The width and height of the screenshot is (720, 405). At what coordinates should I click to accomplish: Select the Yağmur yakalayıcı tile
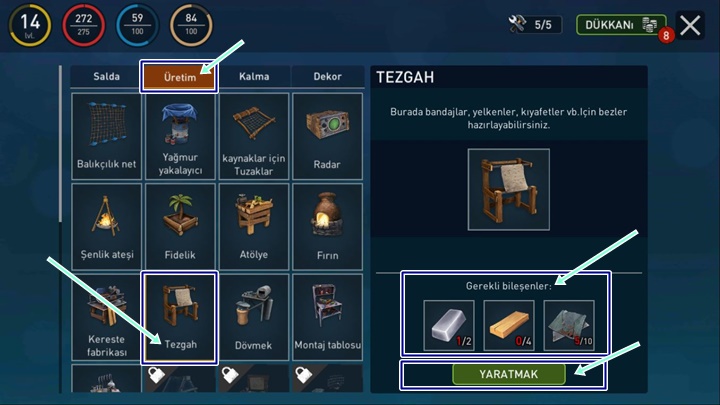pos(180,136)
